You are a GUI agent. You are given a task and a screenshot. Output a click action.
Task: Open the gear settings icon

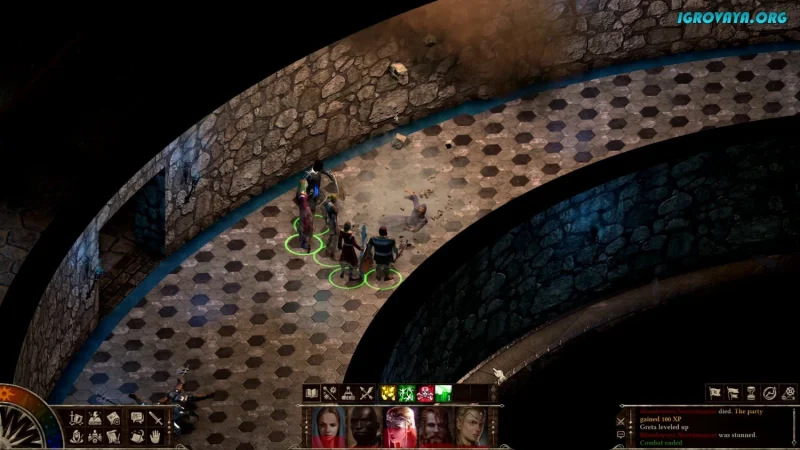point(788,393)
